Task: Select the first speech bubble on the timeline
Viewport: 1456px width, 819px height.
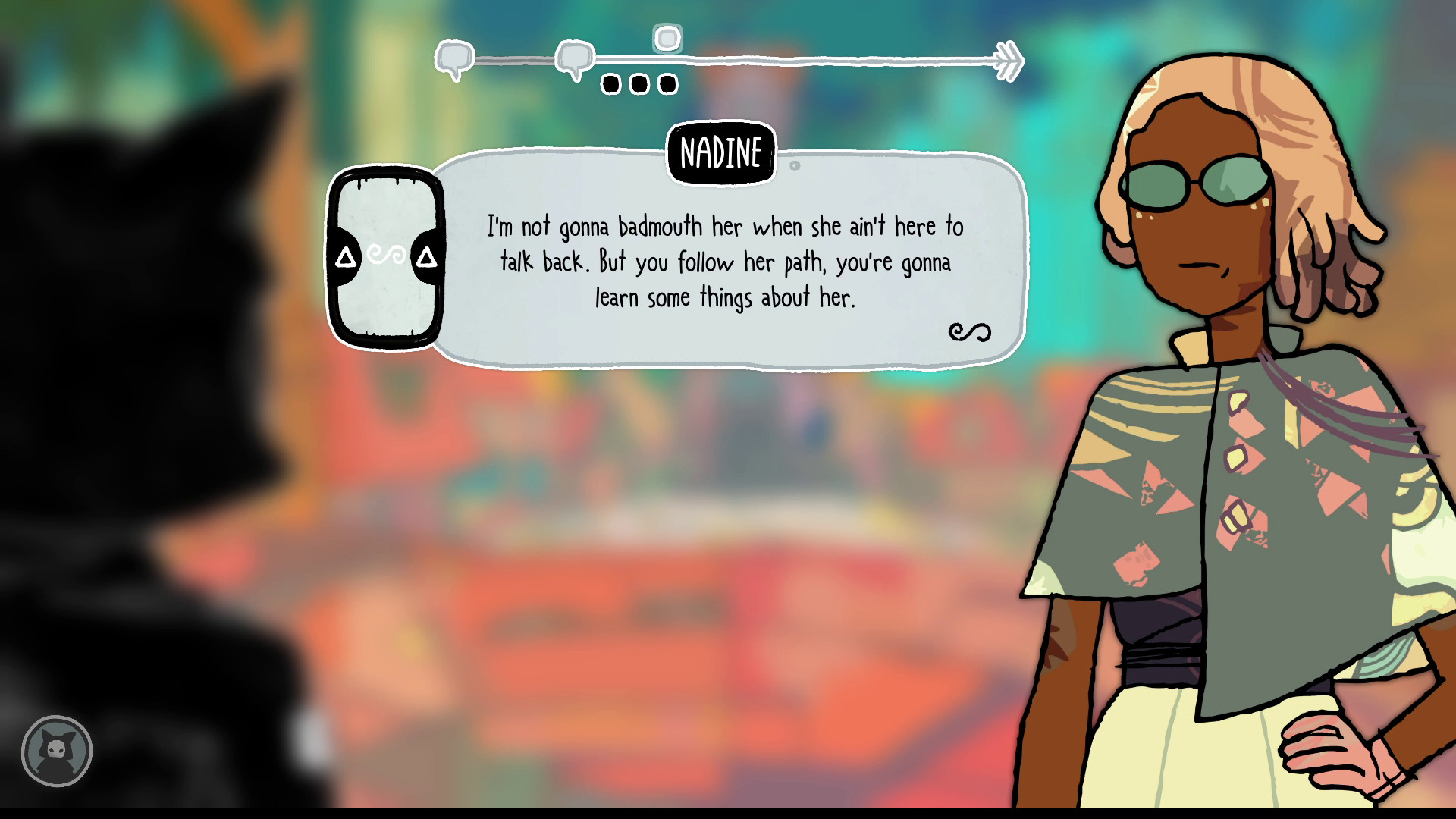Action: point(453,57)
